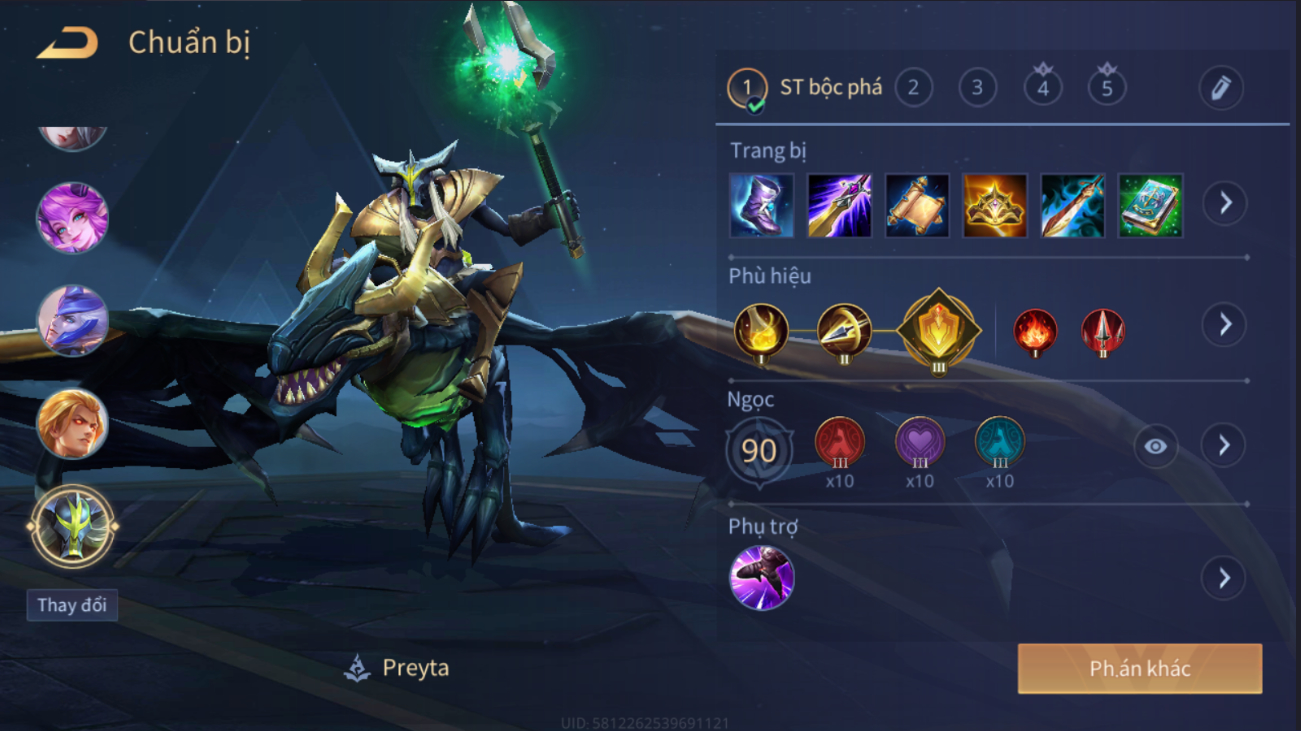Open the Phán khác button
Viewport: 1301px width, 731px height.
click(x=1139, y=669)
